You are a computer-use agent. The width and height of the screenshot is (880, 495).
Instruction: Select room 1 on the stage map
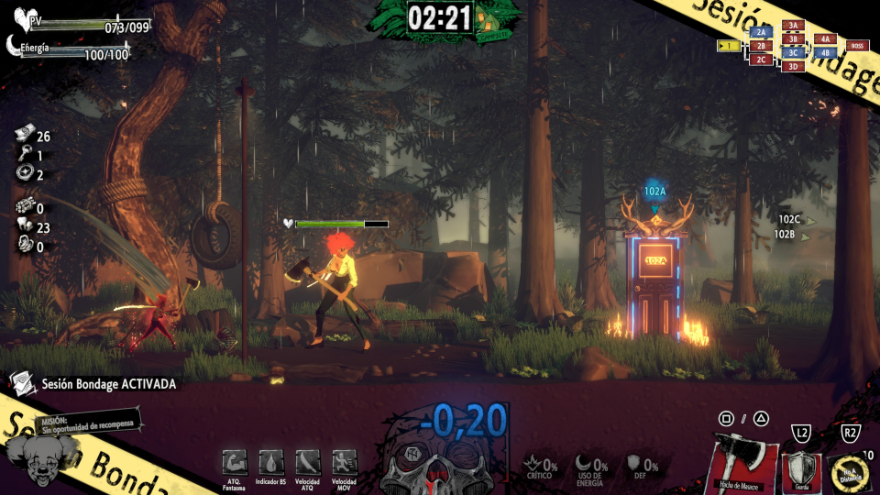click(x=729, y=45)
